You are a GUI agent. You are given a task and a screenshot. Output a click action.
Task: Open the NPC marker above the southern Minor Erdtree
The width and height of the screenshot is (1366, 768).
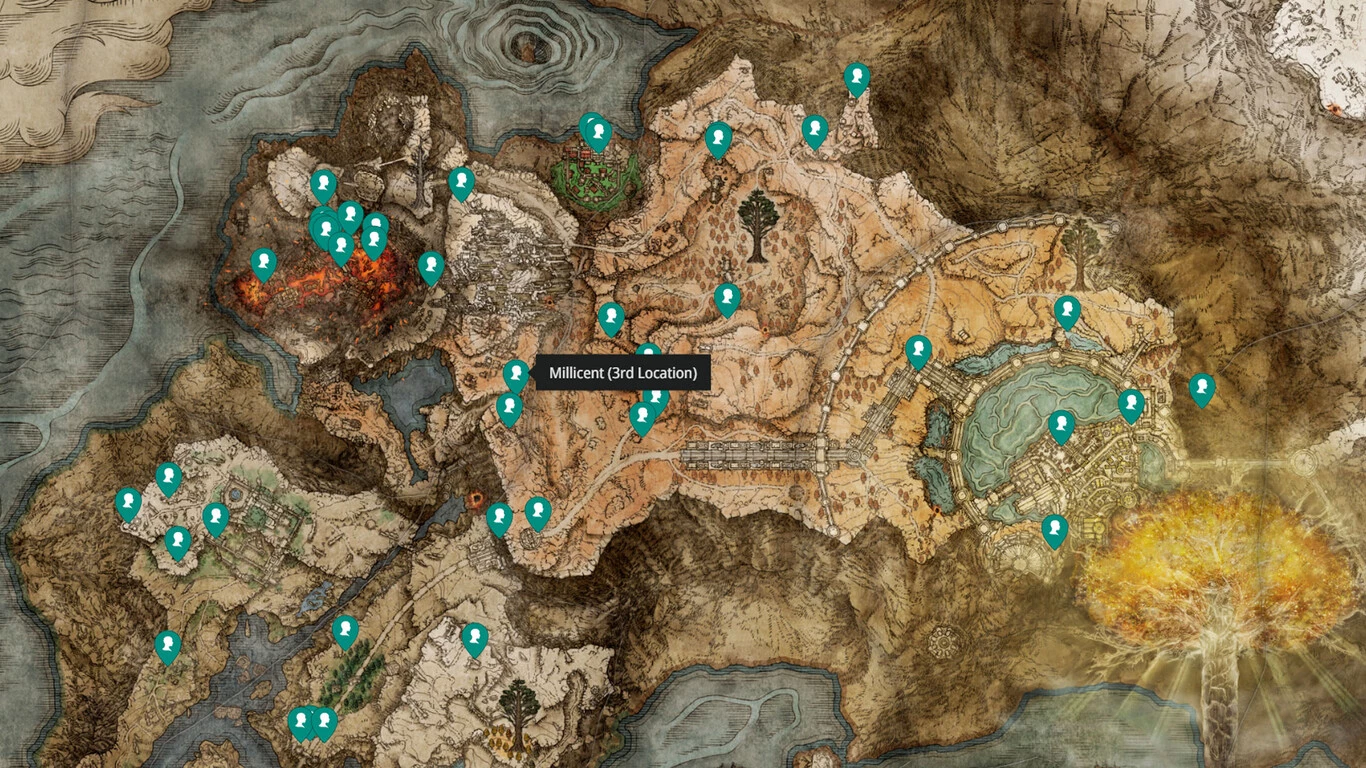[x=475, y=638]
